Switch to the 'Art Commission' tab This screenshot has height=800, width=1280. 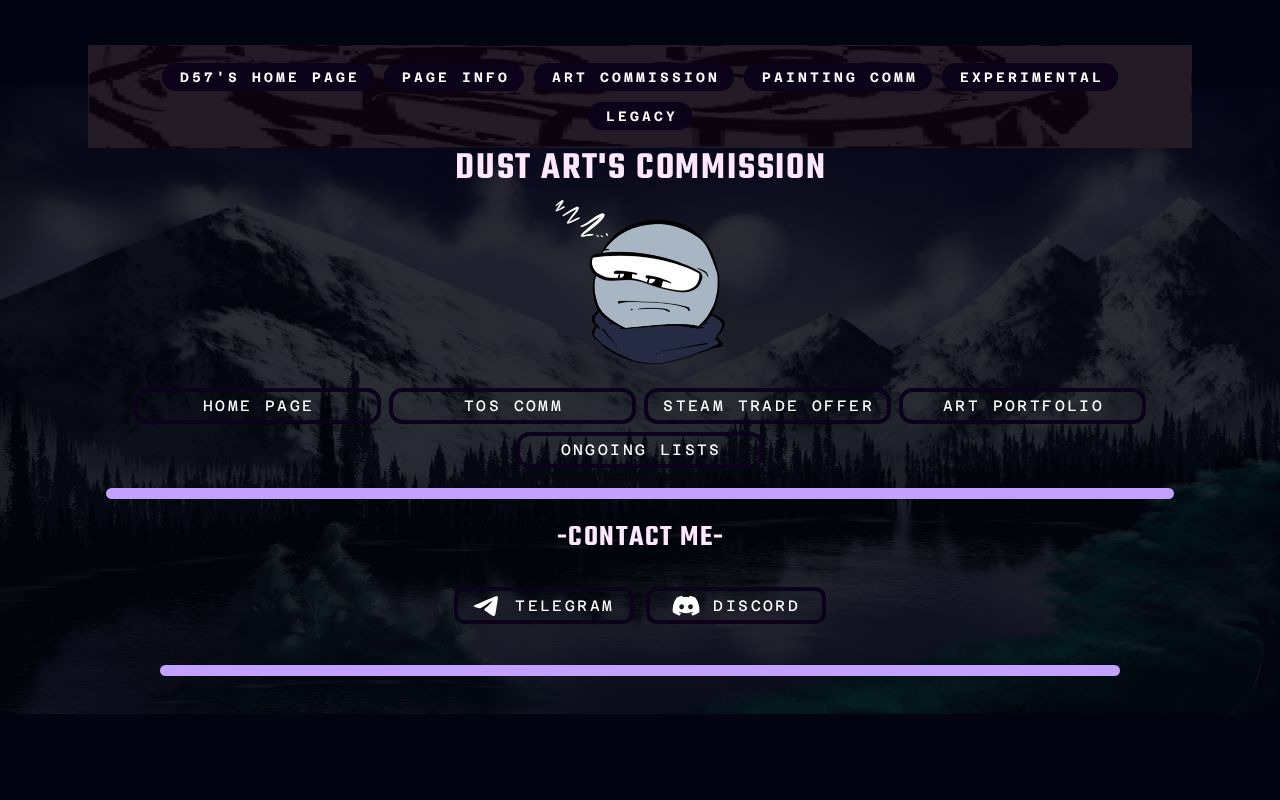635,77
